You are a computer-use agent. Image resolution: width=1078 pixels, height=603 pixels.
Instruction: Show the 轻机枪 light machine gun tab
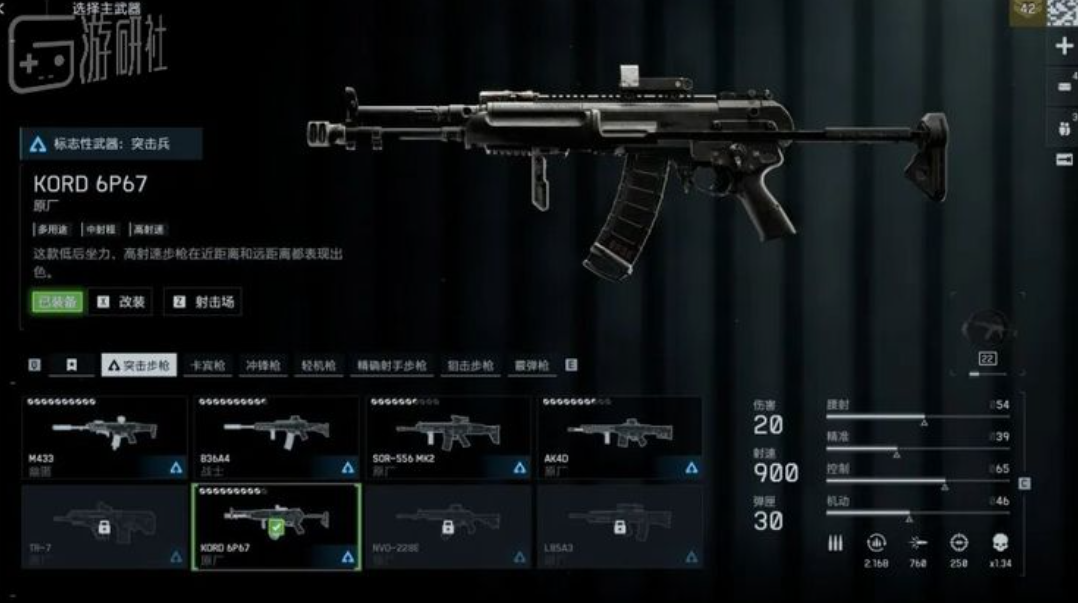318,366
